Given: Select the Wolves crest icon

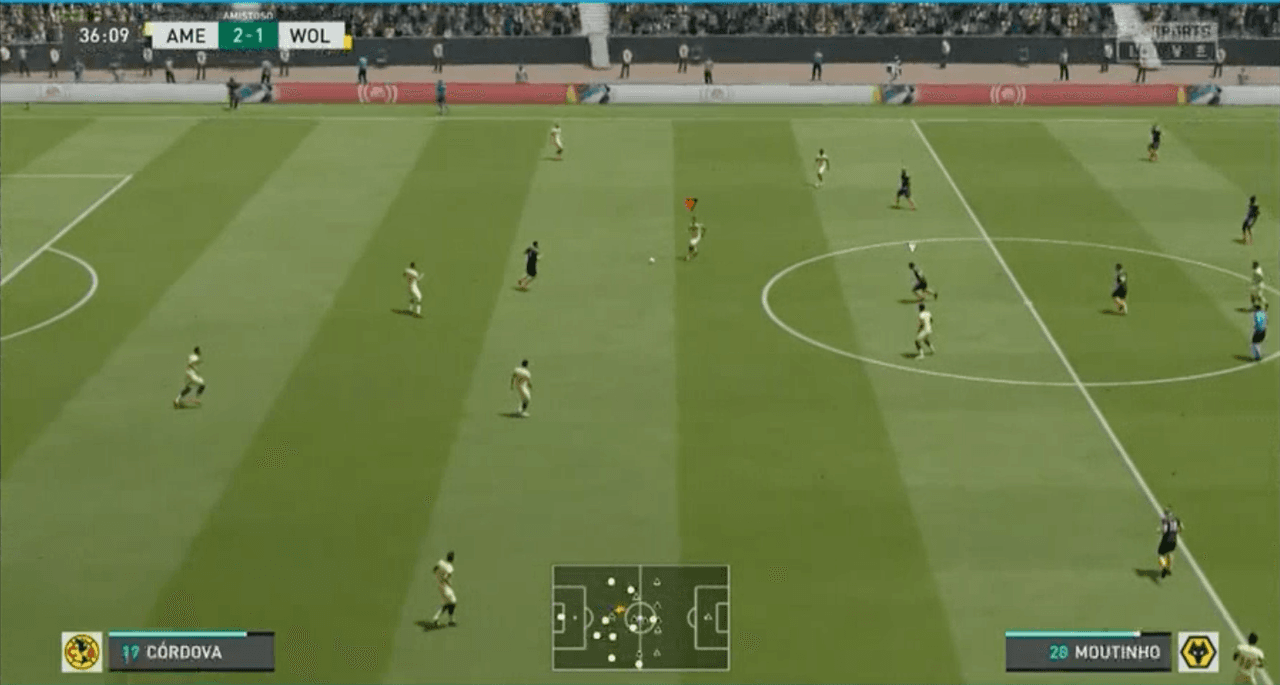Looking at the screenshot, I should pos(1197,652).
